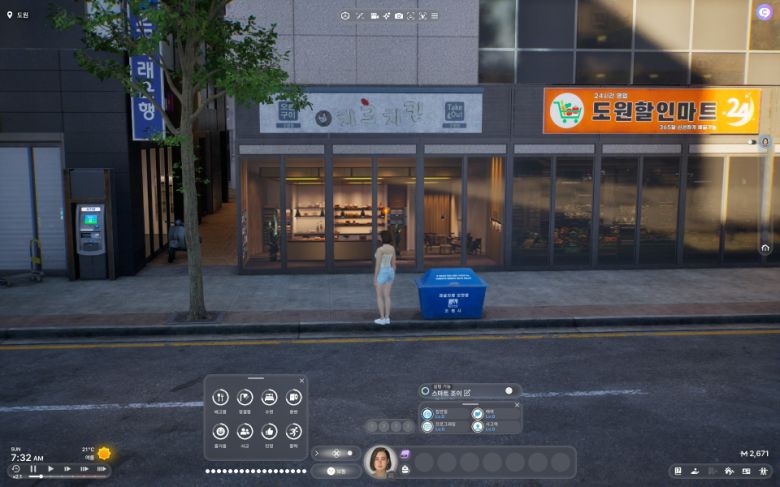Select the fastest time speed button
The height and width of the screenshot is (487, 780).
click(x=101, y=468)
